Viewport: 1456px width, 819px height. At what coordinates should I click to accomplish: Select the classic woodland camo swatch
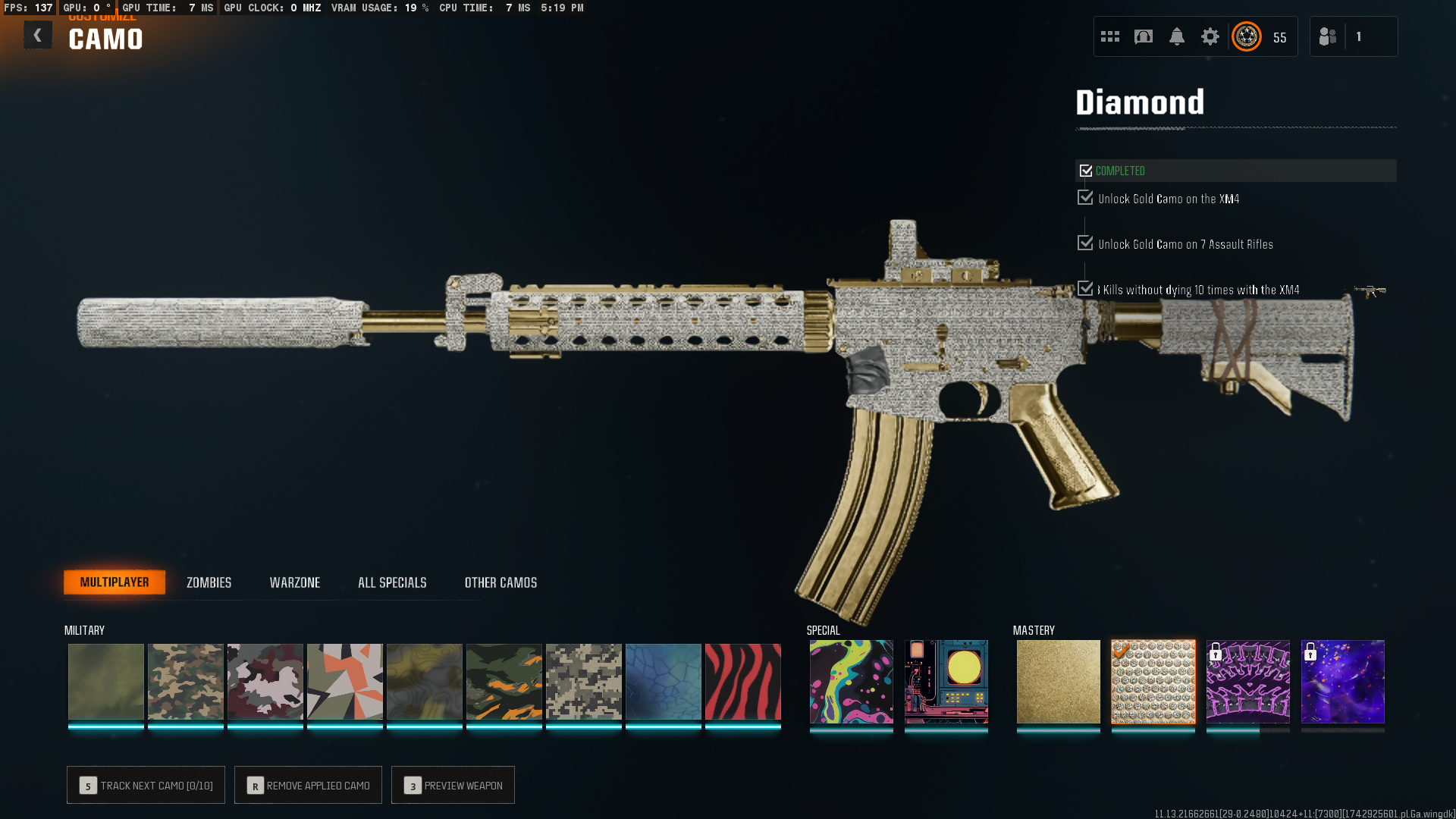pyautogui.click(x=186, y=682)
